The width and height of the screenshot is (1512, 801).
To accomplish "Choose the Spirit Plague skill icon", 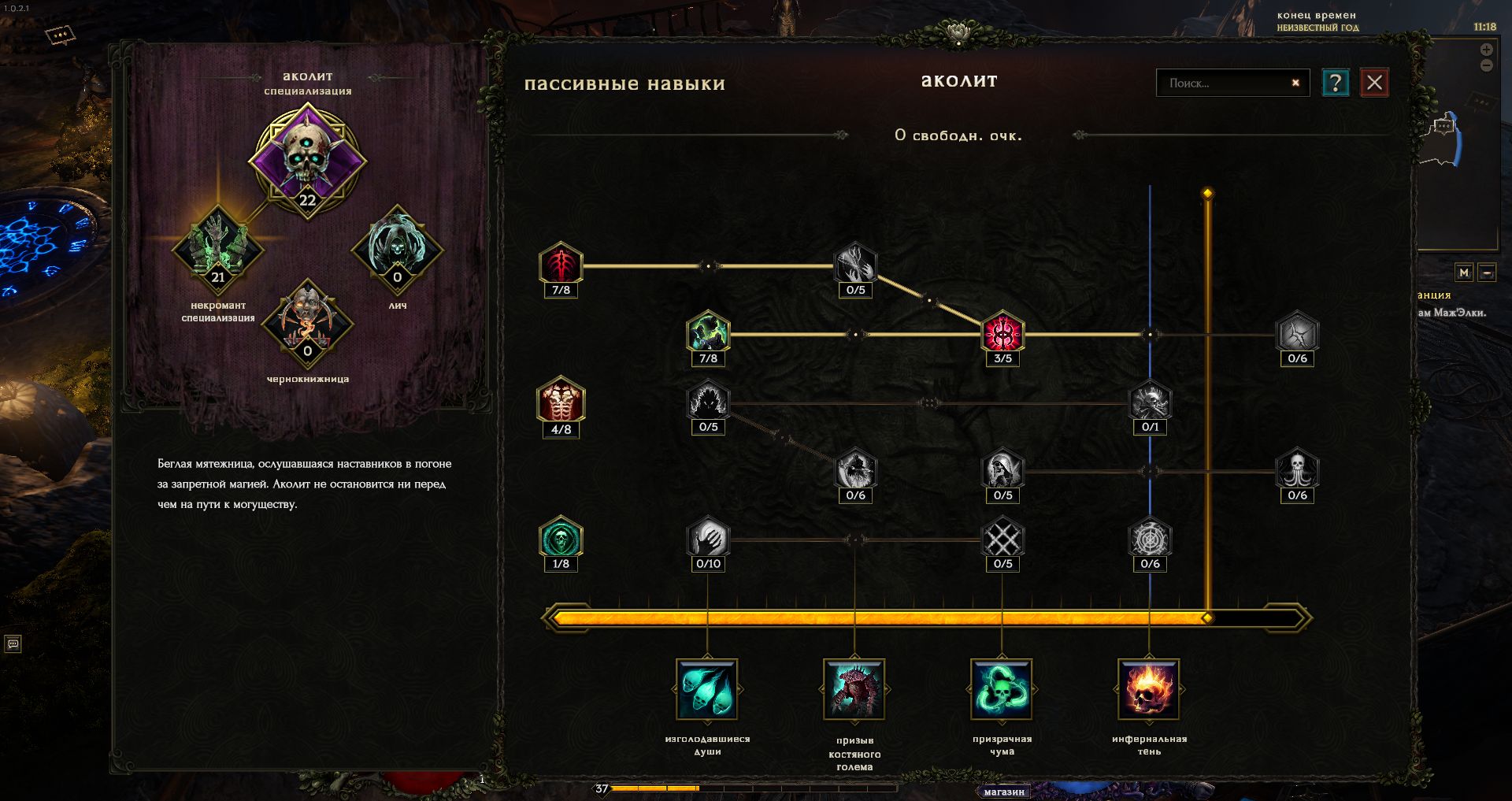I will pos(1002,689).
